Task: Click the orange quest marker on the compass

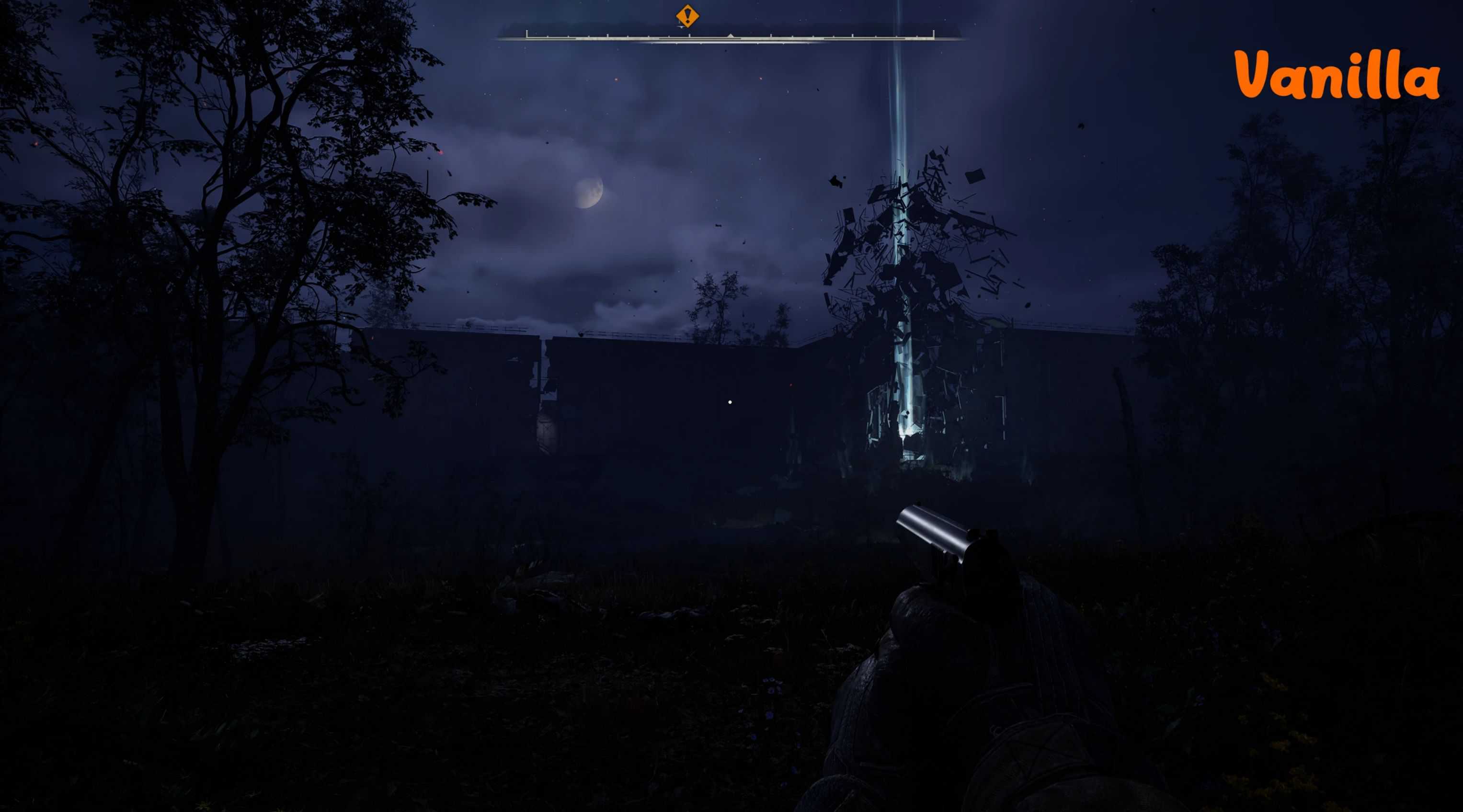Action: pyautogui.click(x=687, y=16)
